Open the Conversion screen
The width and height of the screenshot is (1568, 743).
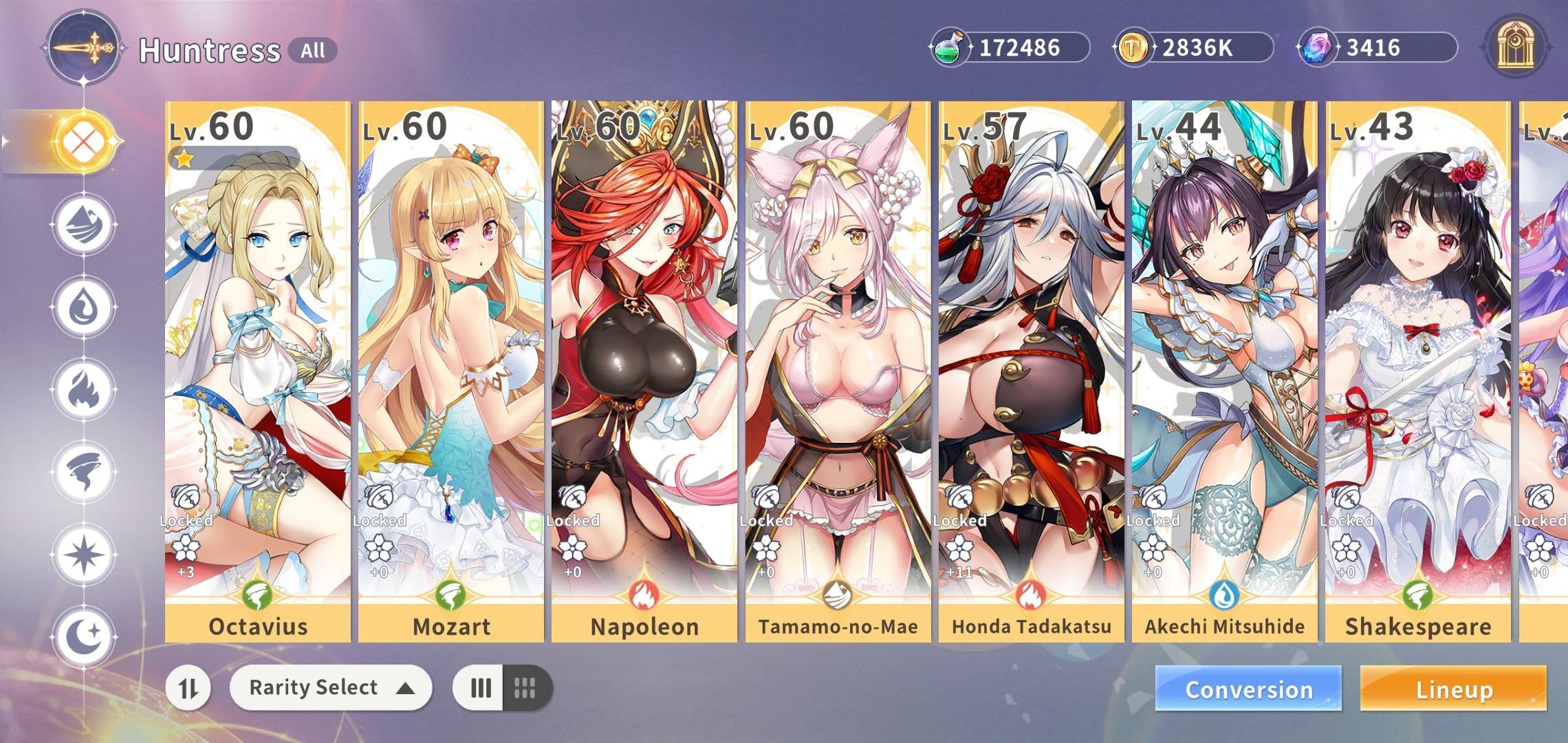point(1248,689)
